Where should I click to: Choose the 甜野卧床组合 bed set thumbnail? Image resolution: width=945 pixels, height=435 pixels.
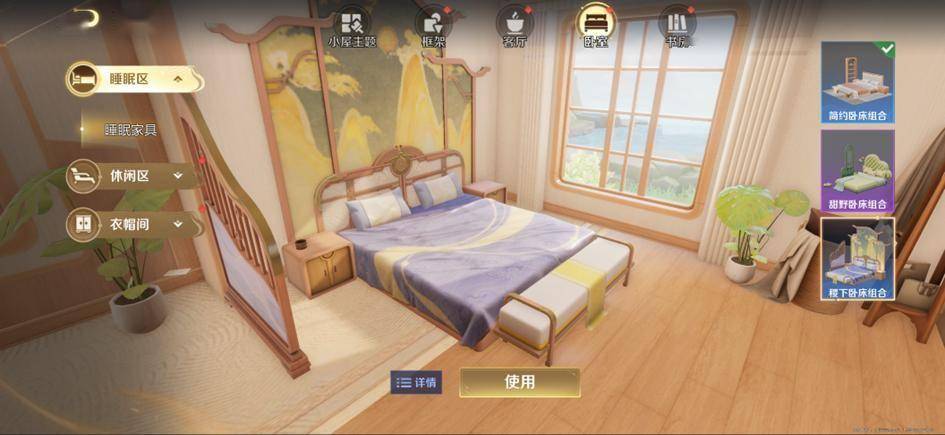click(x=857, y=170)
